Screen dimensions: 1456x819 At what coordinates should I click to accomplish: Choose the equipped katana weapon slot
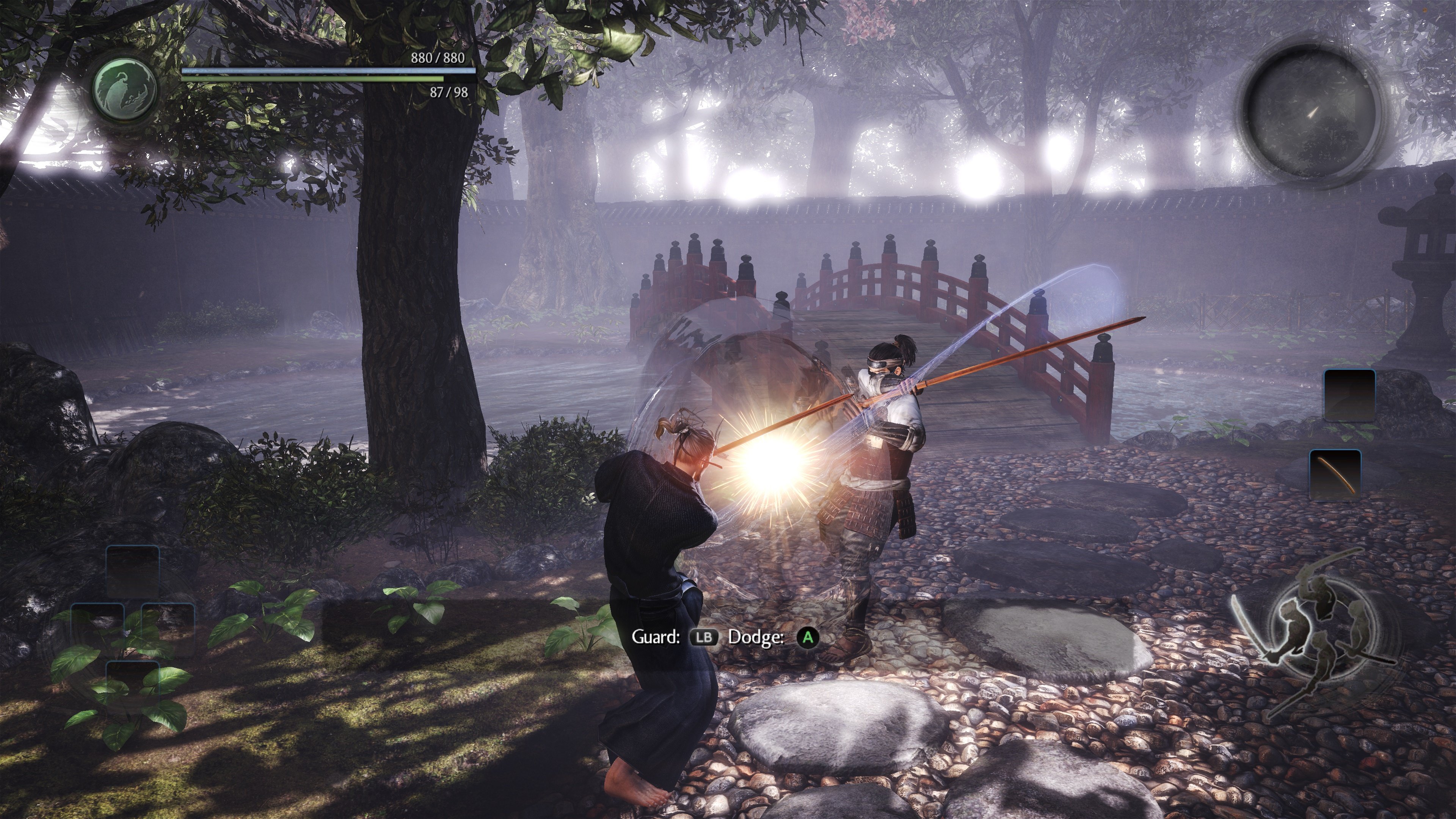[1335, 474]
